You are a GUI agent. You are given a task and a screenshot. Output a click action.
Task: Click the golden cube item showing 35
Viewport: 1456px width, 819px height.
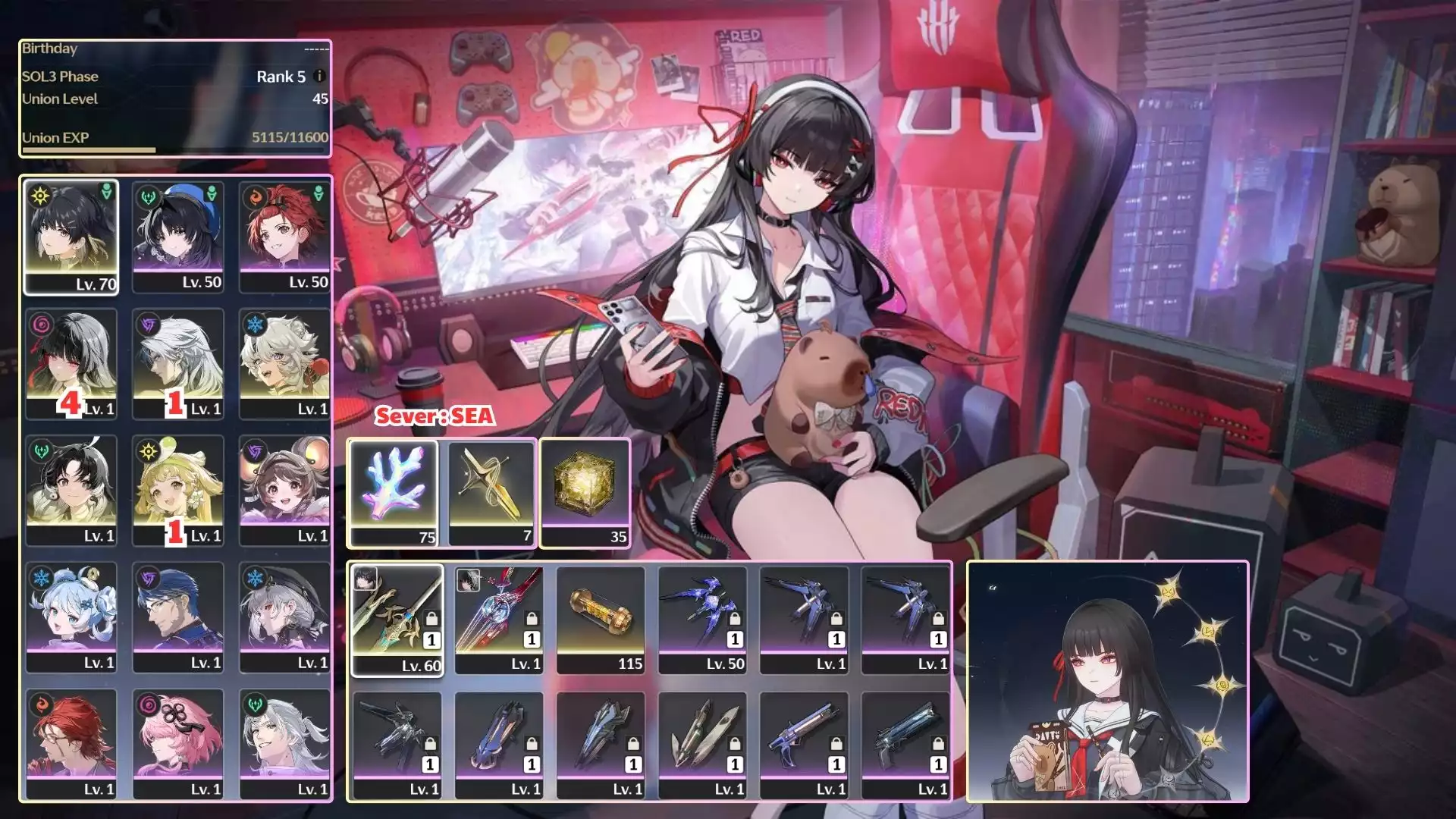tap(585, 492)
